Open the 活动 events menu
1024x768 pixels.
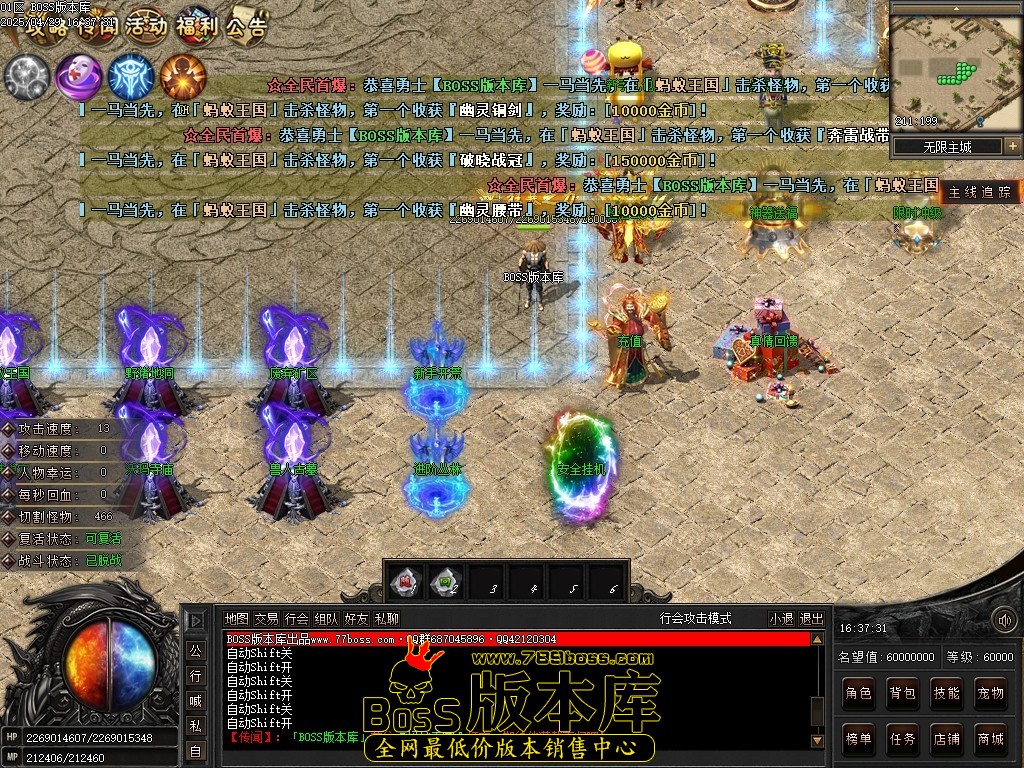(x=146, y=27)
